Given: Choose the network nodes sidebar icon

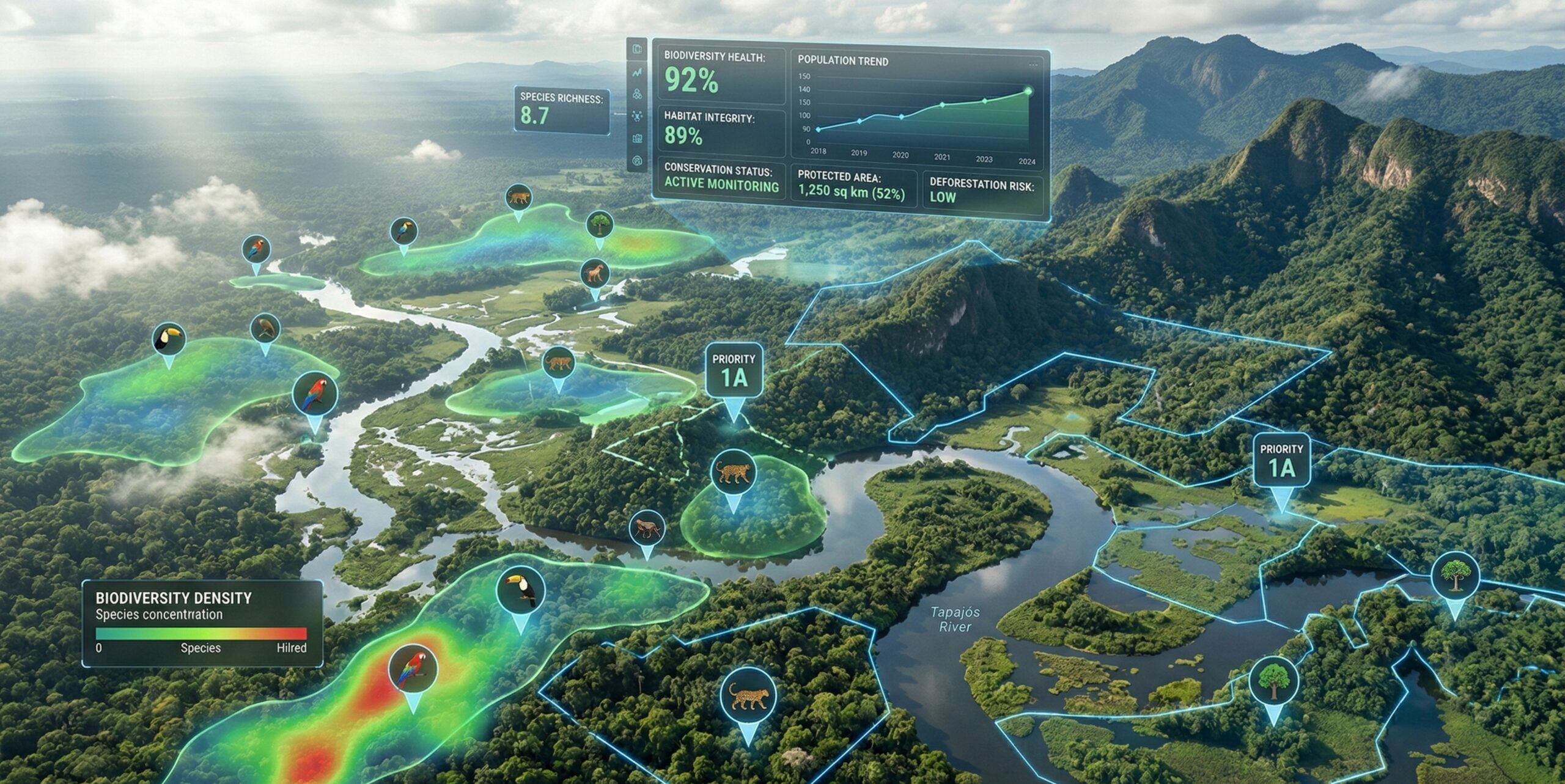Looking at the screenshot, I should pos(637,116).
